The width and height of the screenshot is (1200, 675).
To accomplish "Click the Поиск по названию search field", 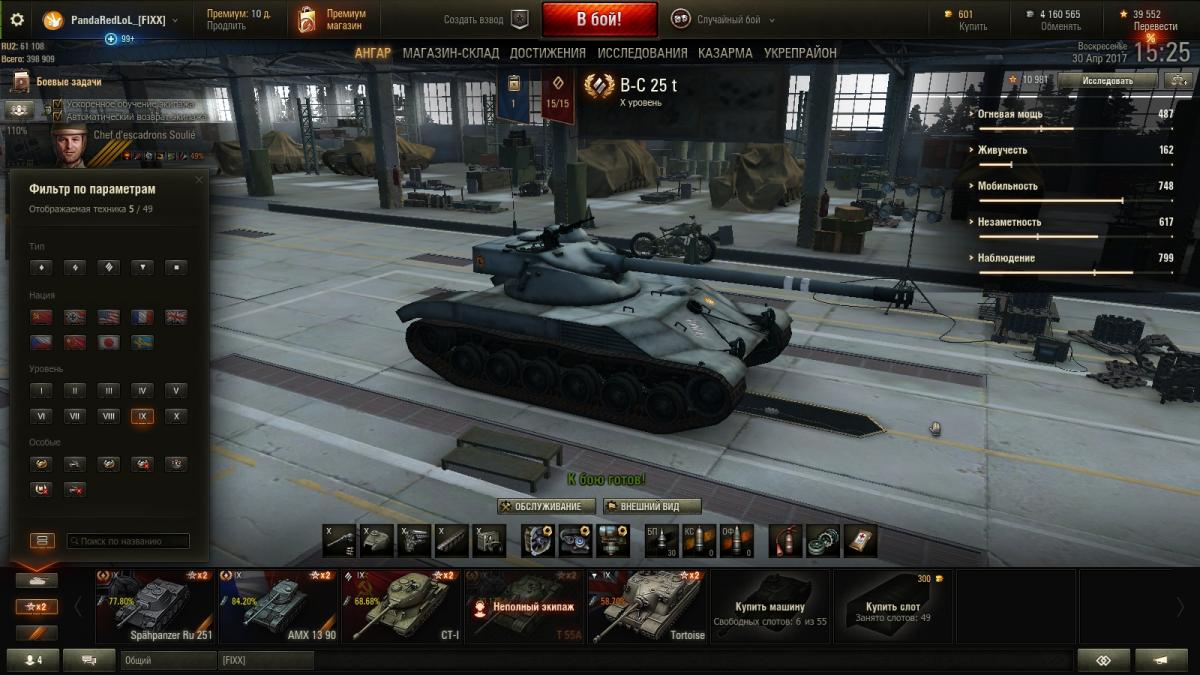I will coord(128,541).
